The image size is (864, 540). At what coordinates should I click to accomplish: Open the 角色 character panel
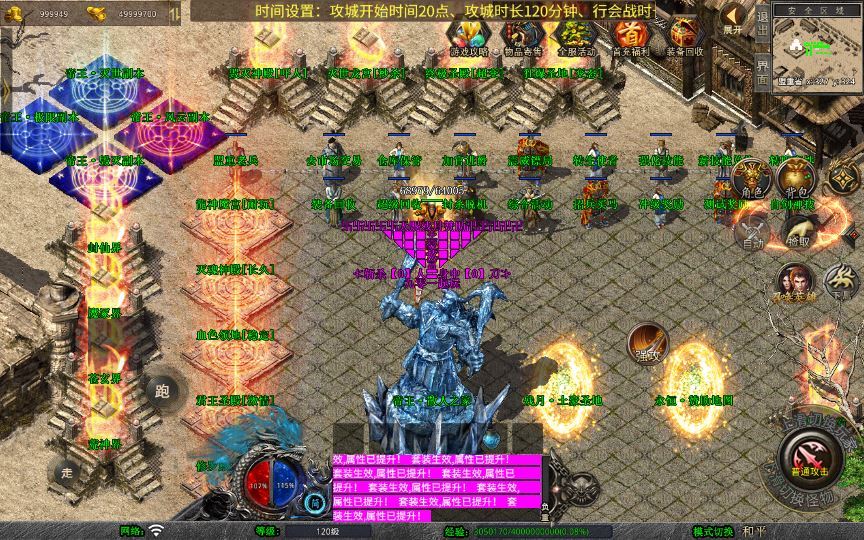(749, 181)
